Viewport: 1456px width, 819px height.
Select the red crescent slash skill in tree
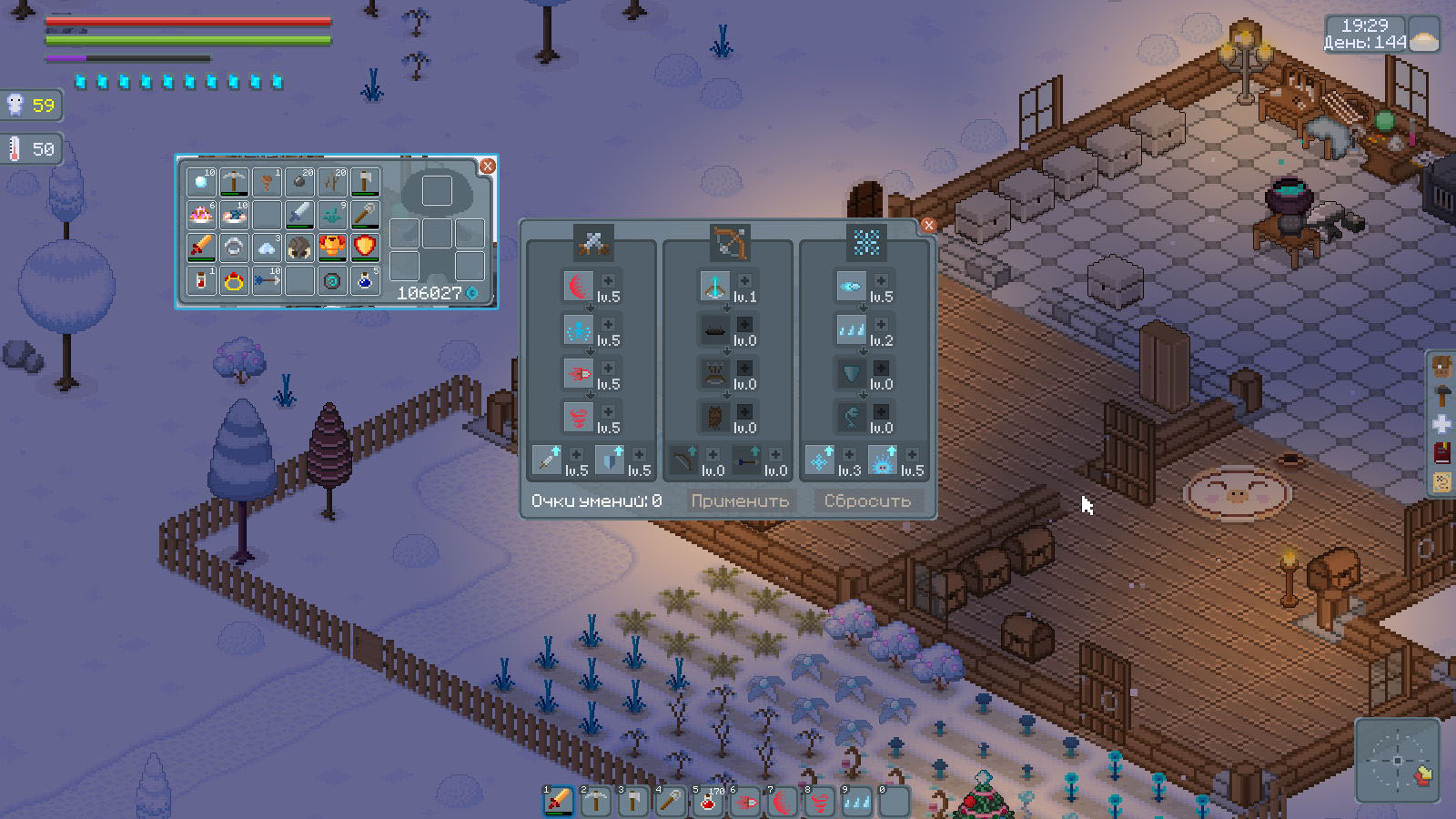577,287
